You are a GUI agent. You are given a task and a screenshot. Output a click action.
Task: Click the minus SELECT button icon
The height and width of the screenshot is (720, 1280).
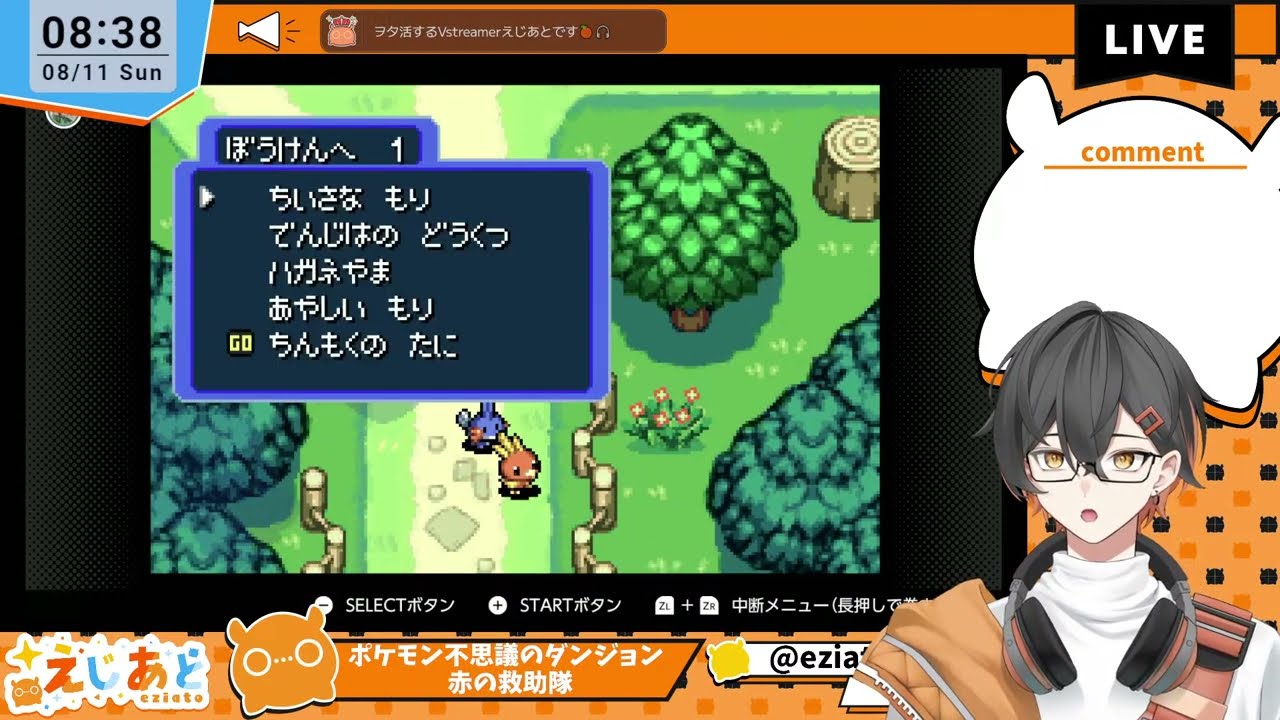click(322, 605)
